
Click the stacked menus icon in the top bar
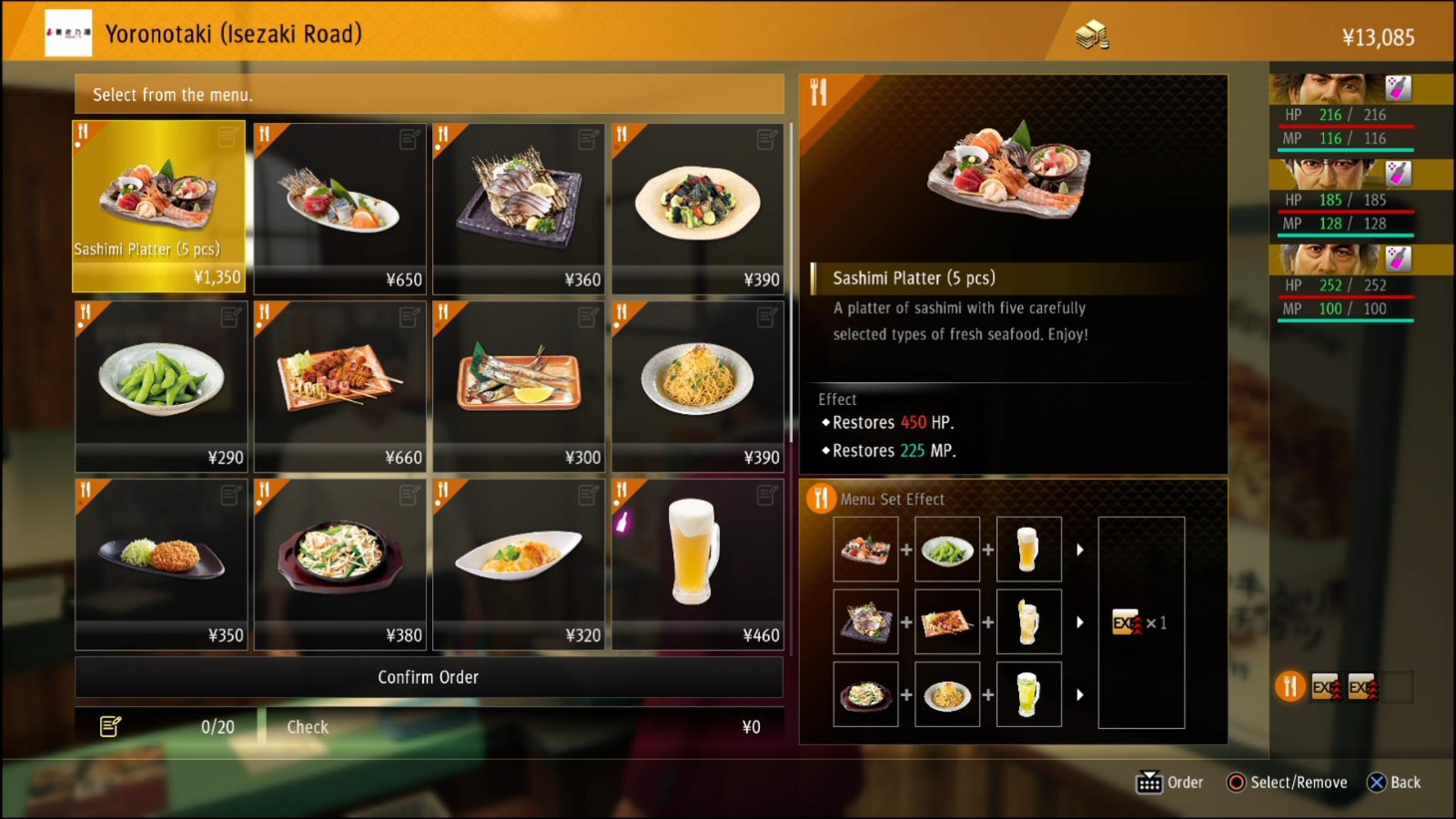click(1091, 34)
